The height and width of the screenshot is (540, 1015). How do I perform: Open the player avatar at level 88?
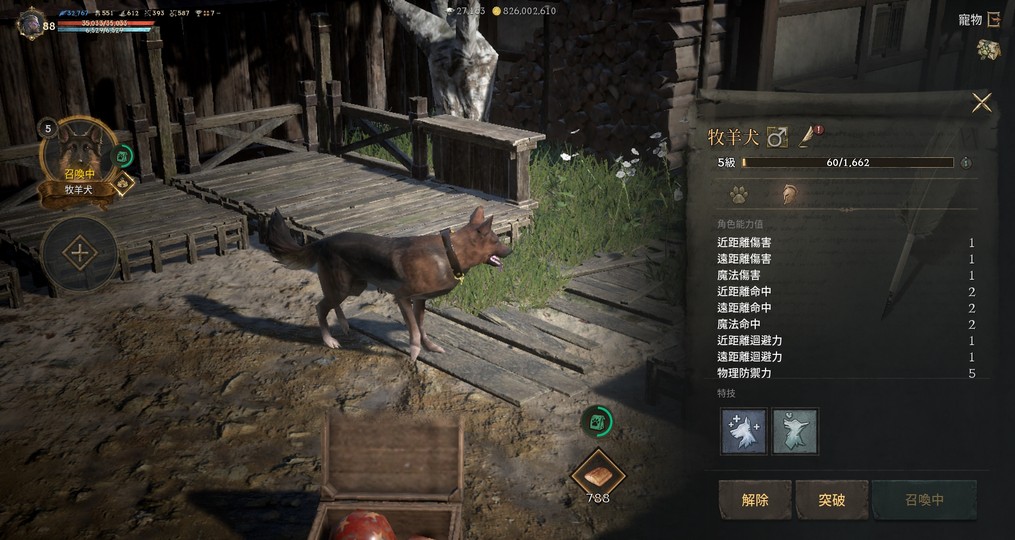pos(32,22)
